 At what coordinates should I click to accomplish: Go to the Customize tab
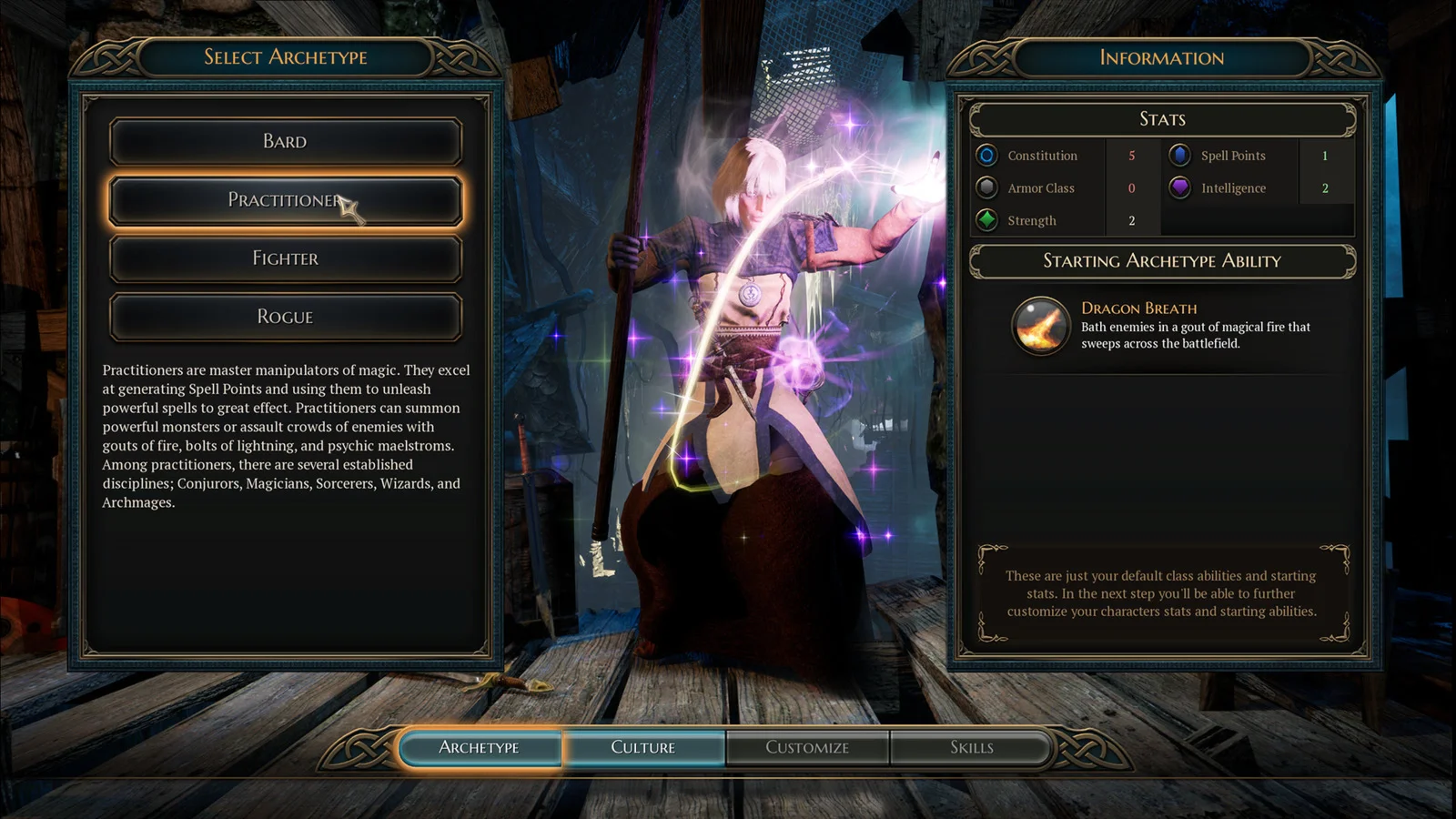[807, 748]
